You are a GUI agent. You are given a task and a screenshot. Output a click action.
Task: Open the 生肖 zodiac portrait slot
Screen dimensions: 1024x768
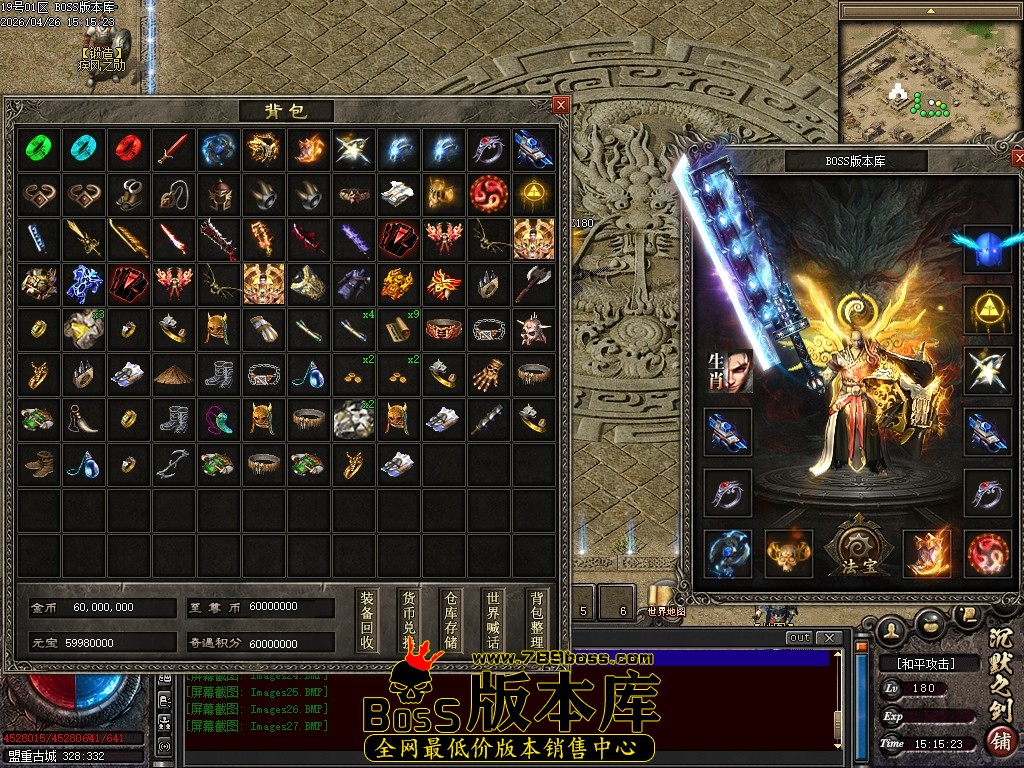click(x=728, y=370)
